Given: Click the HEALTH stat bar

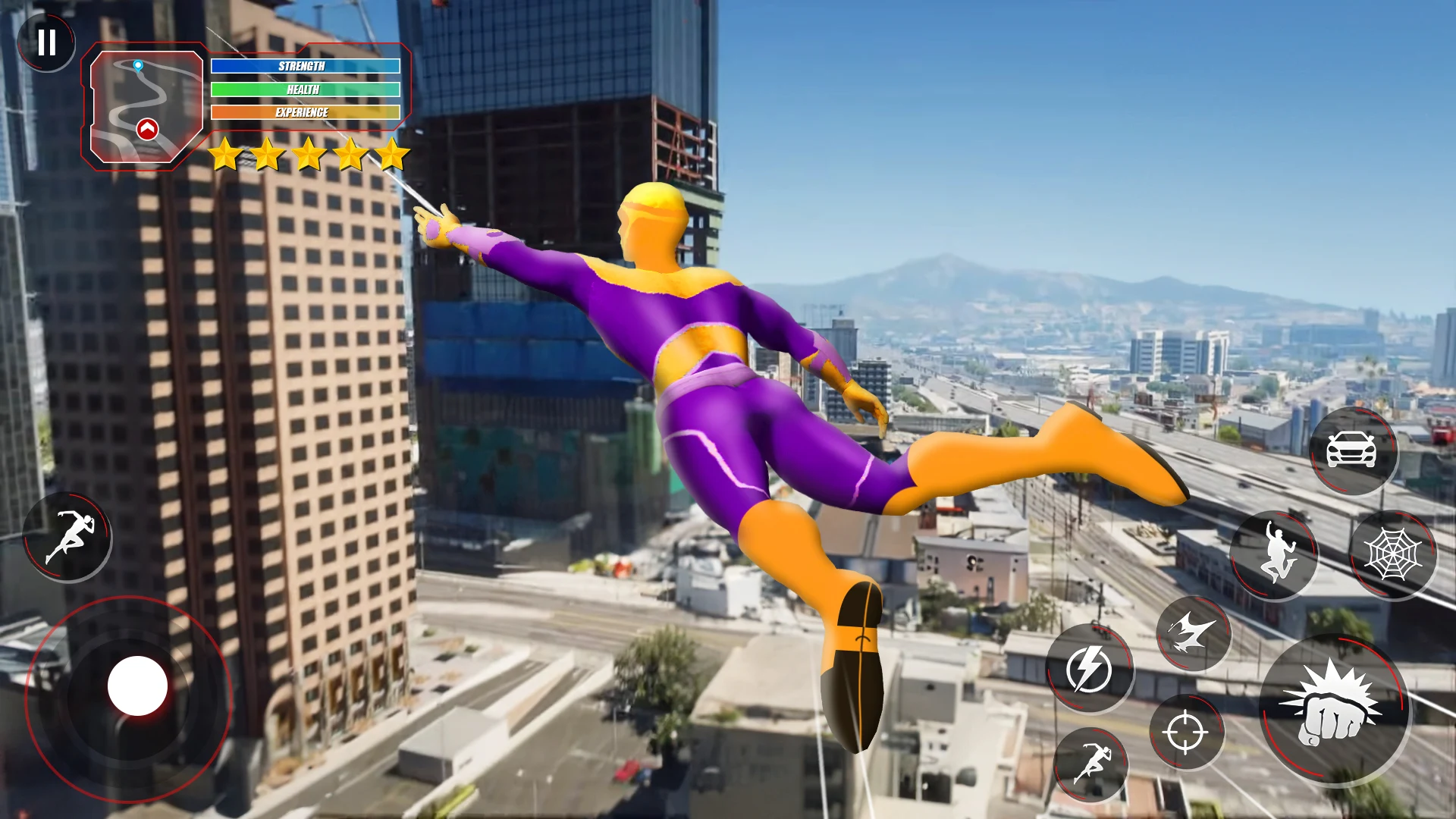Looking at the screenshot, I should point(303,89).
